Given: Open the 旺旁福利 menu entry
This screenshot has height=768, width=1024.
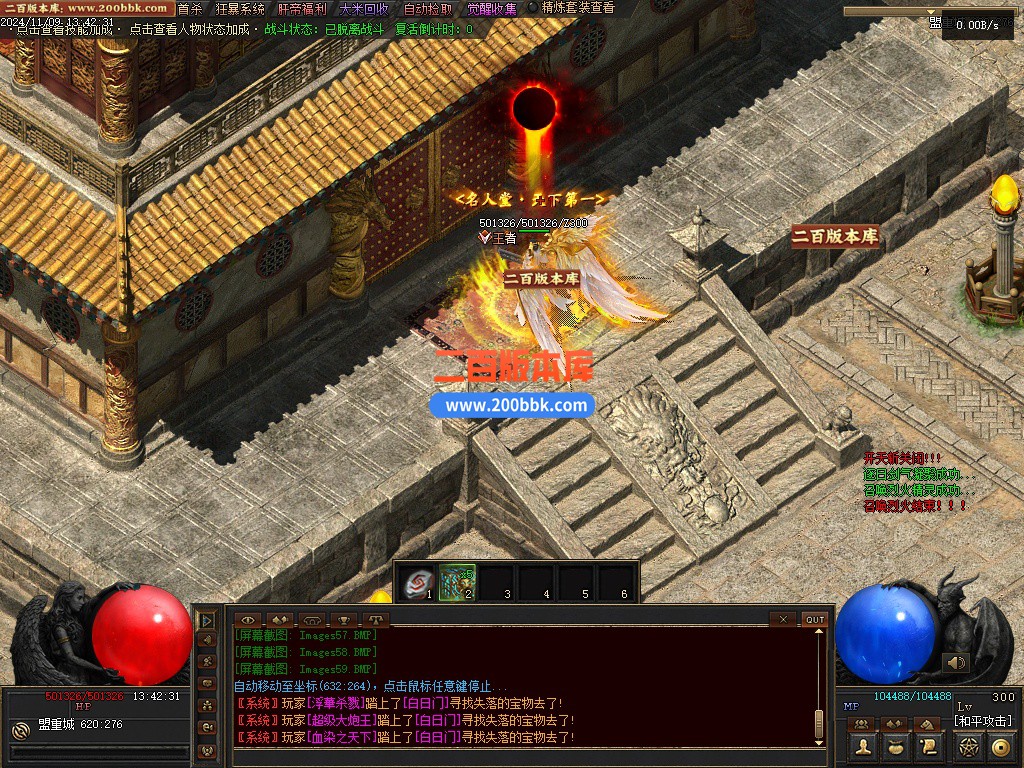Looking at the screenshot, I should pos(302,9).
